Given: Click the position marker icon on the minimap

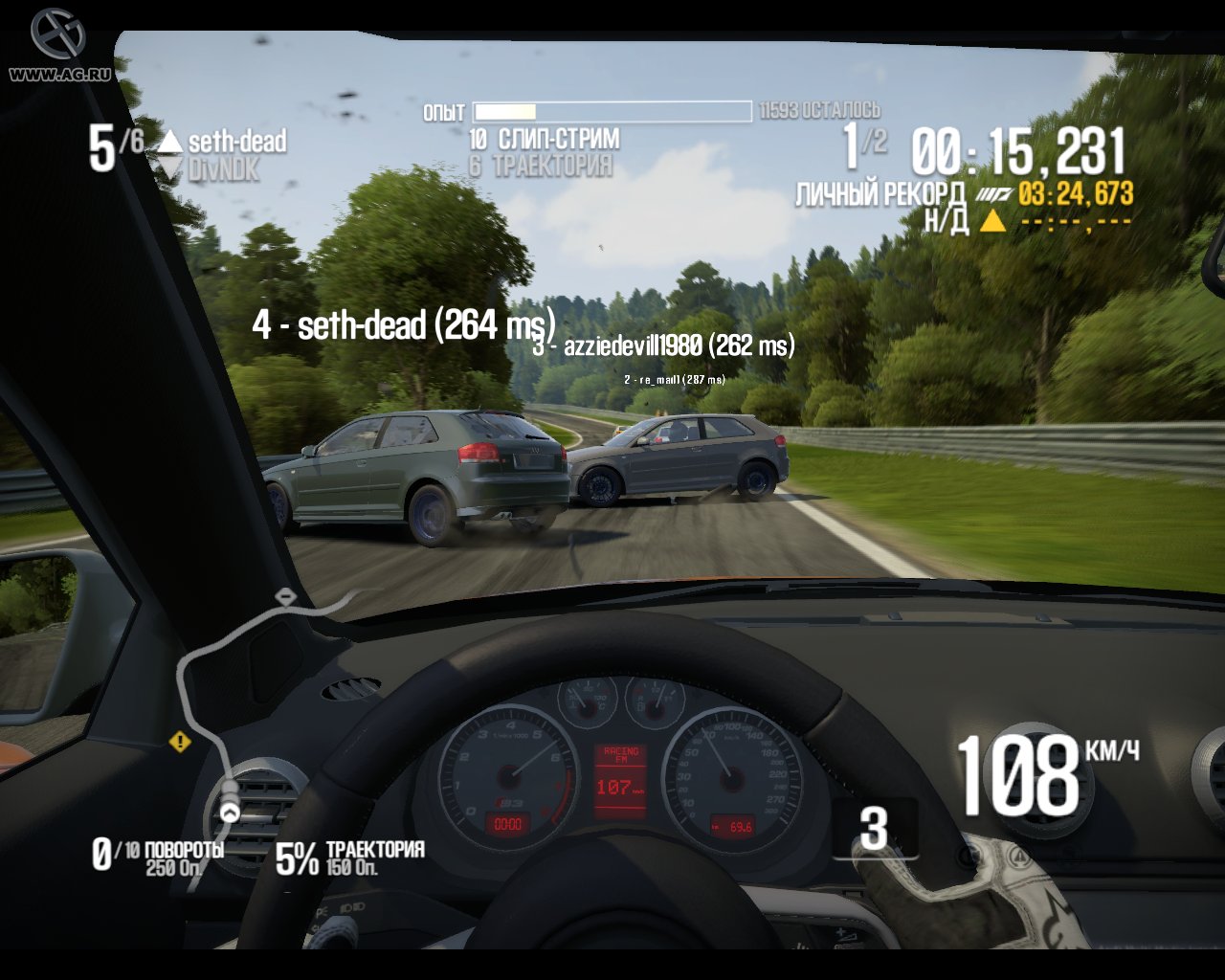Looking at the screenshot, I should point(232,812).
